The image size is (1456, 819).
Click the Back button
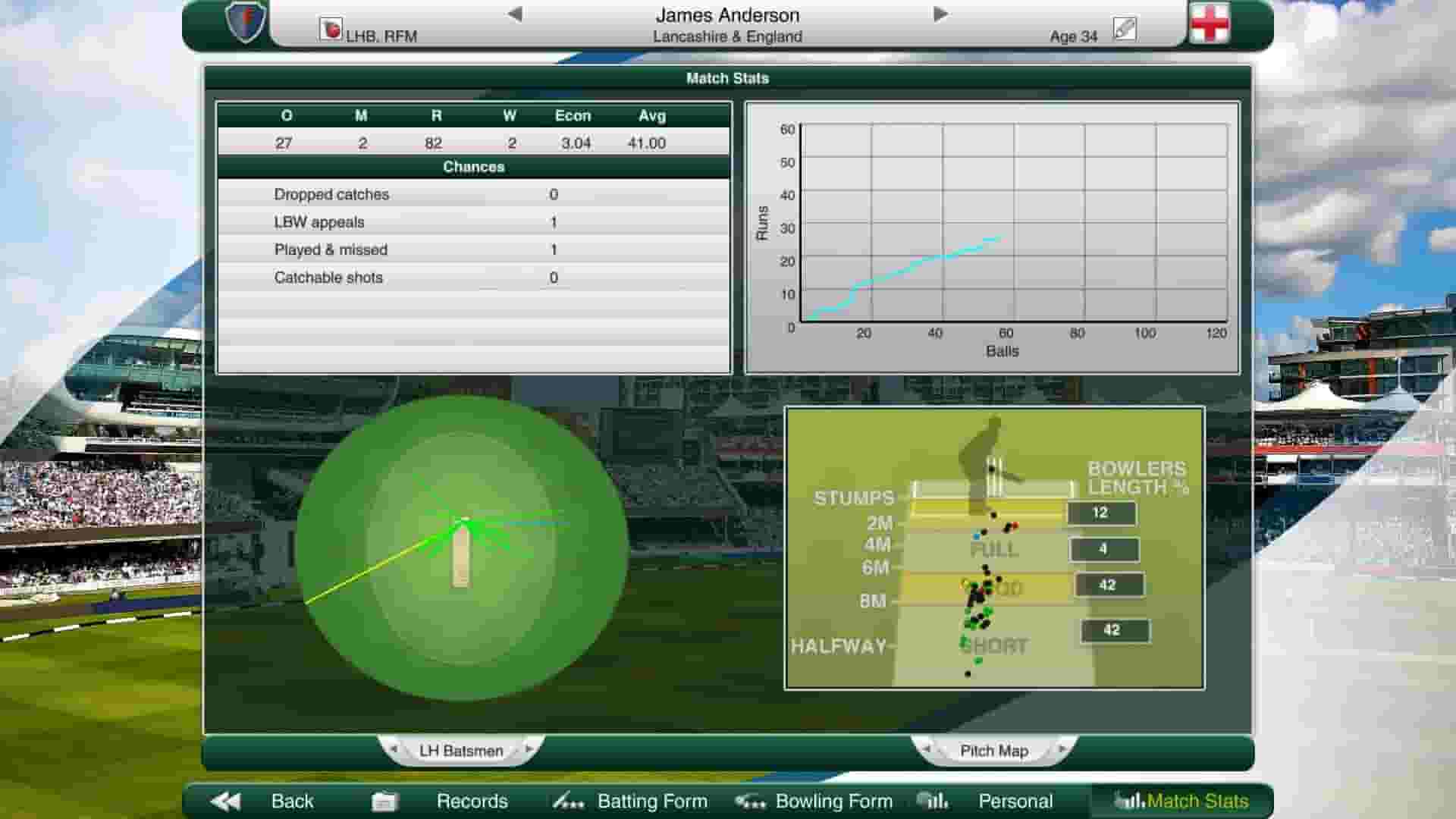(x=292, y=800)
